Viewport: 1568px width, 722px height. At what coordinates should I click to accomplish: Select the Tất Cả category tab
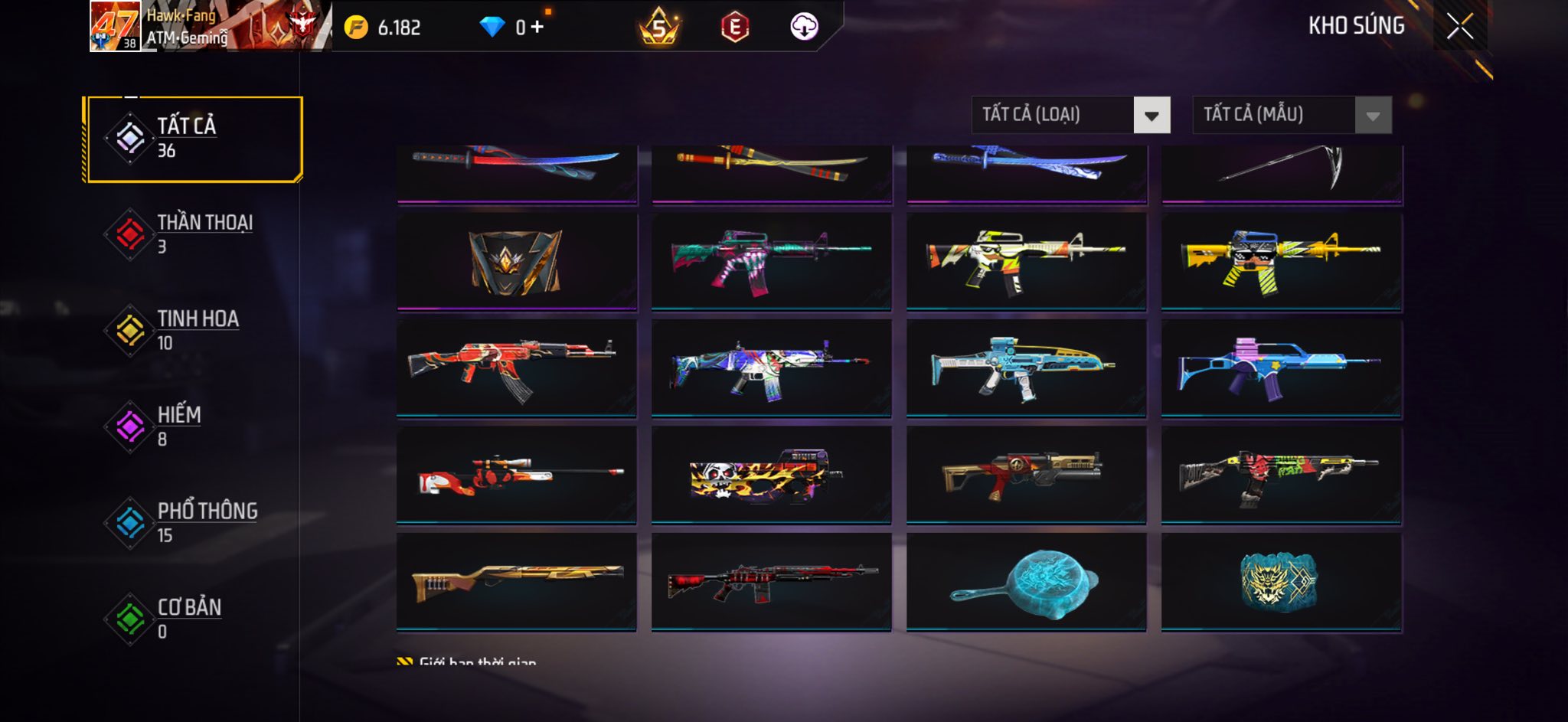pos(194,139)
